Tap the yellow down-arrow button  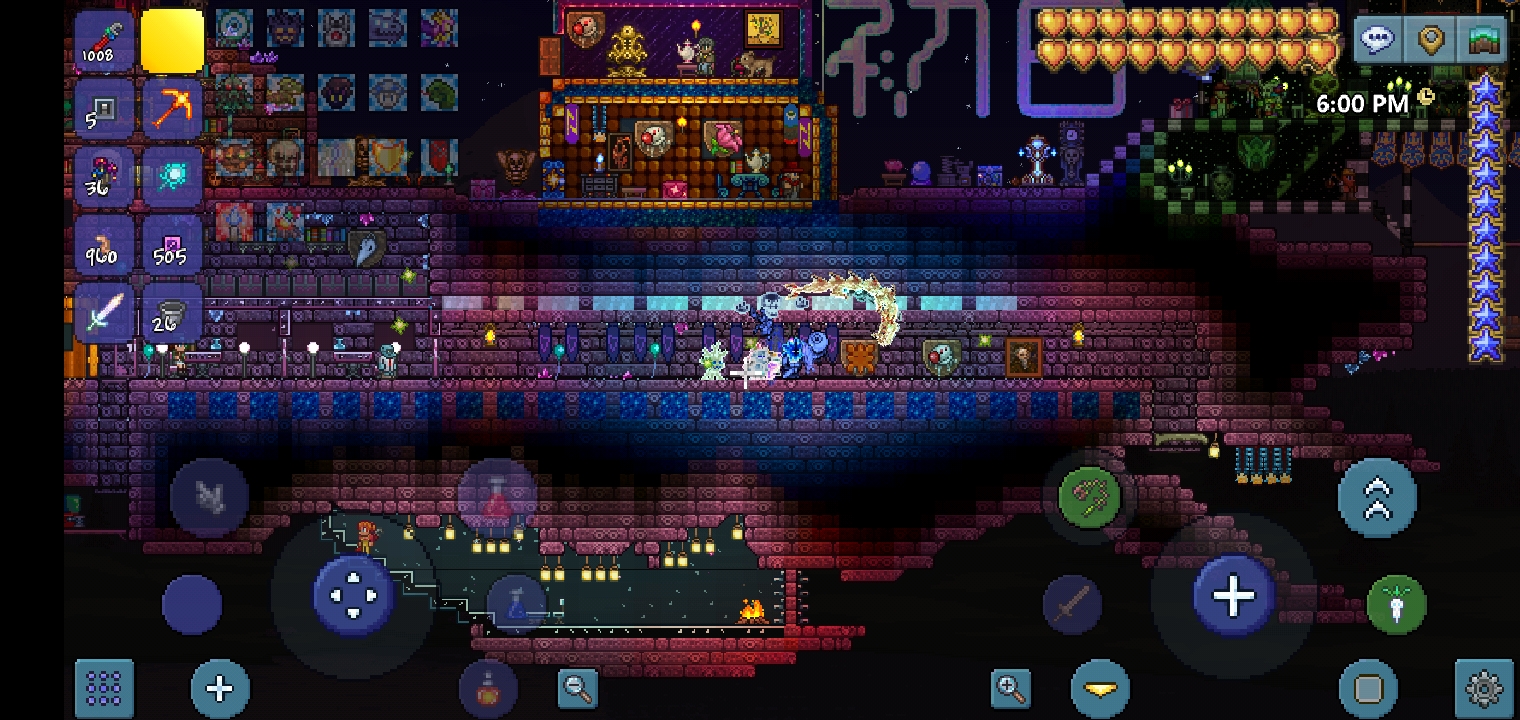coord(1100,689)
